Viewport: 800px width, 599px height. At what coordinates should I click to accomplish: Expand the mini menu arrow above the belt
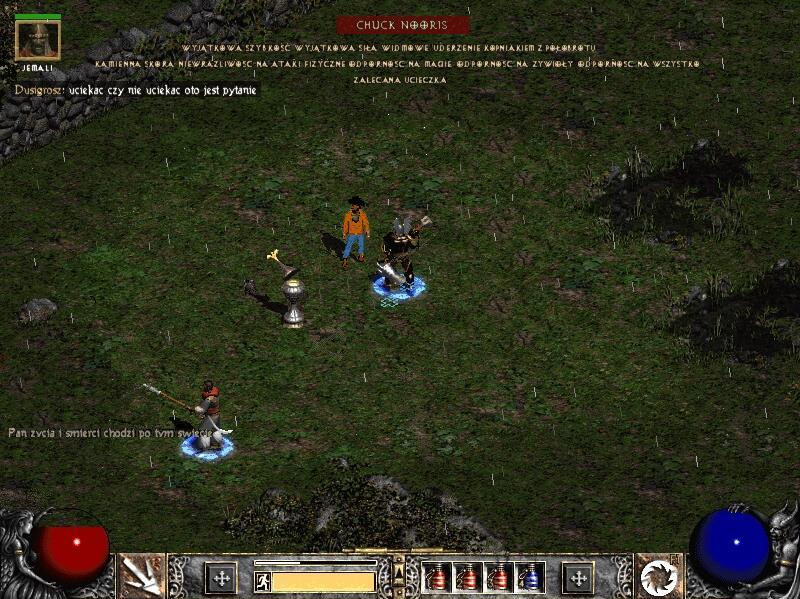click(399, 571)
